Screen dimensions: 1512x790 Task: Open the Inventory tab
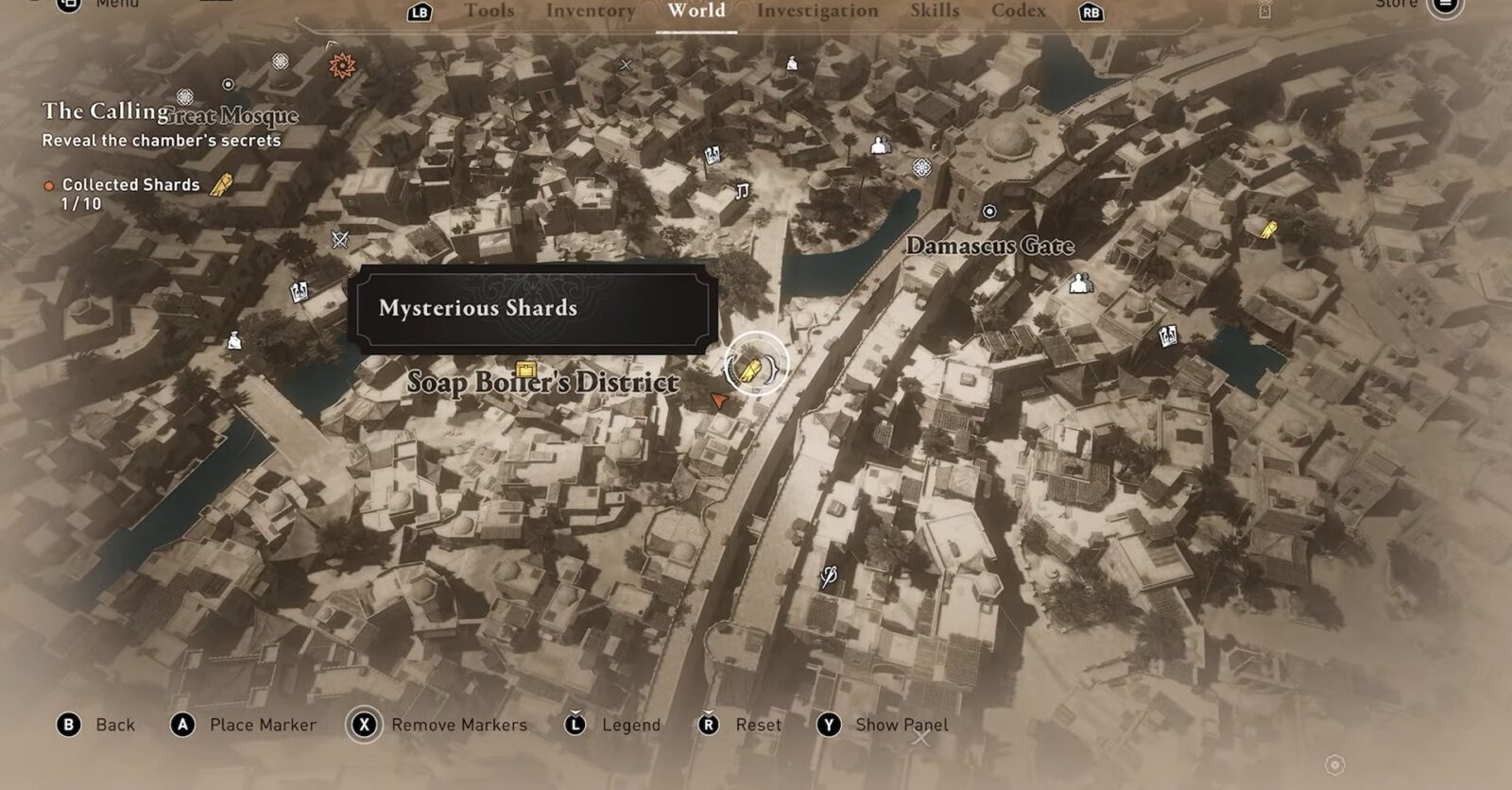click(590, 11)
